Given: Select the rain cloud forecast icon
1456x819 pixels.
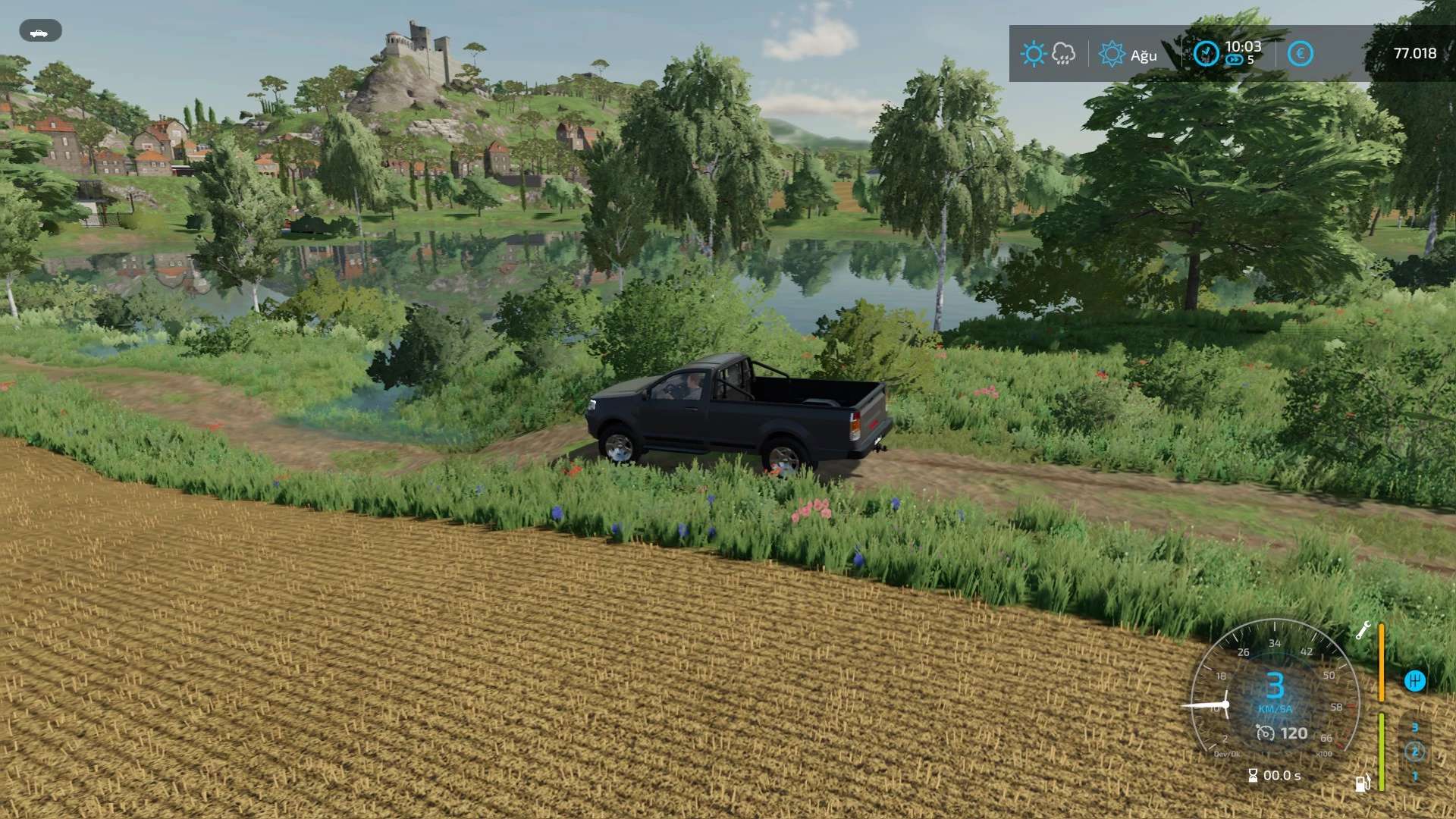Looking at the screenshot, I should pos(1063,54).
